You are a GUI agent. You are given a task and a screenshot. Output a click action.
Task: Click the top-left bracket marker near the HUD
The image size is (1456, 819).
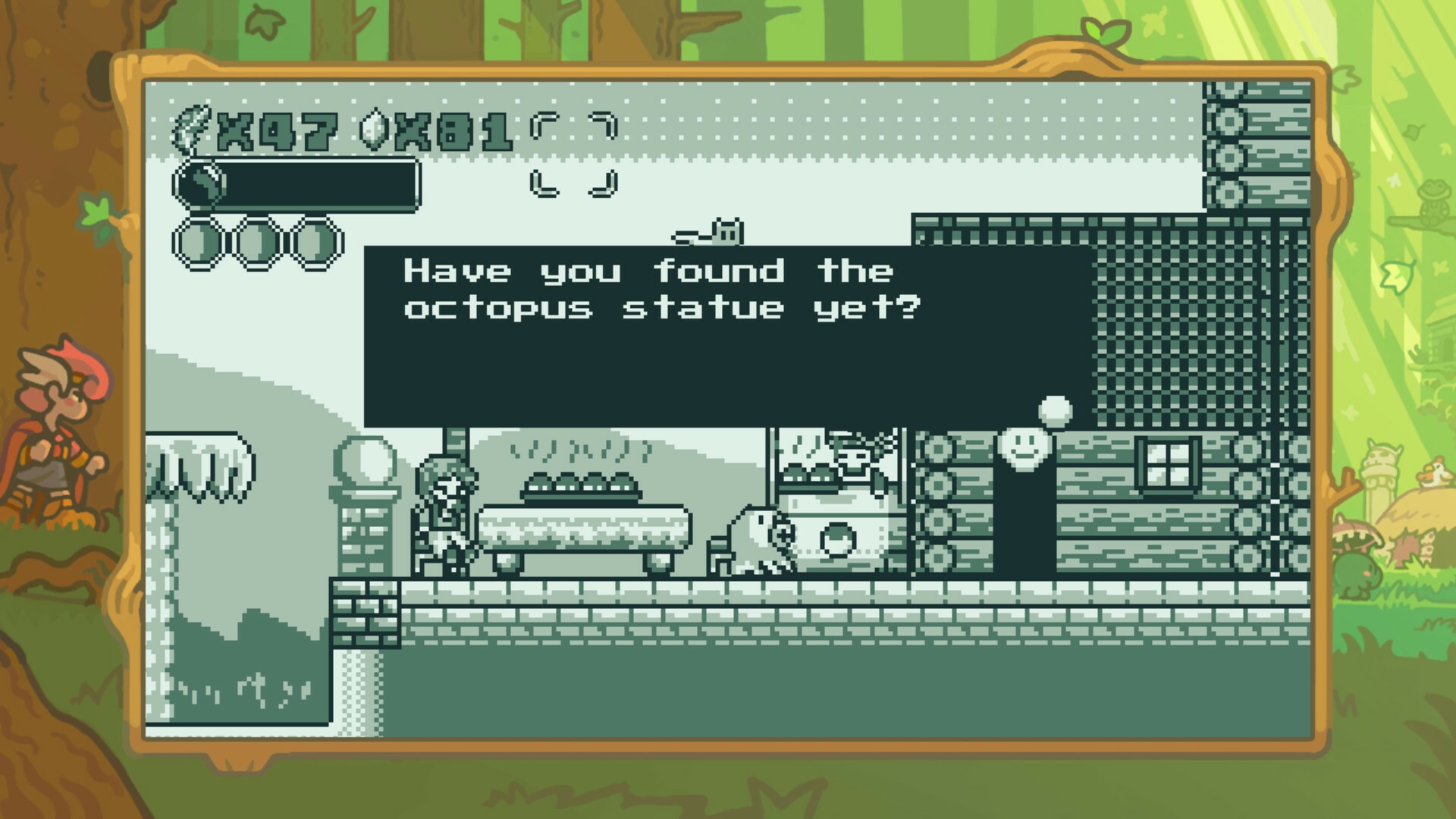[x=542, y=123]
